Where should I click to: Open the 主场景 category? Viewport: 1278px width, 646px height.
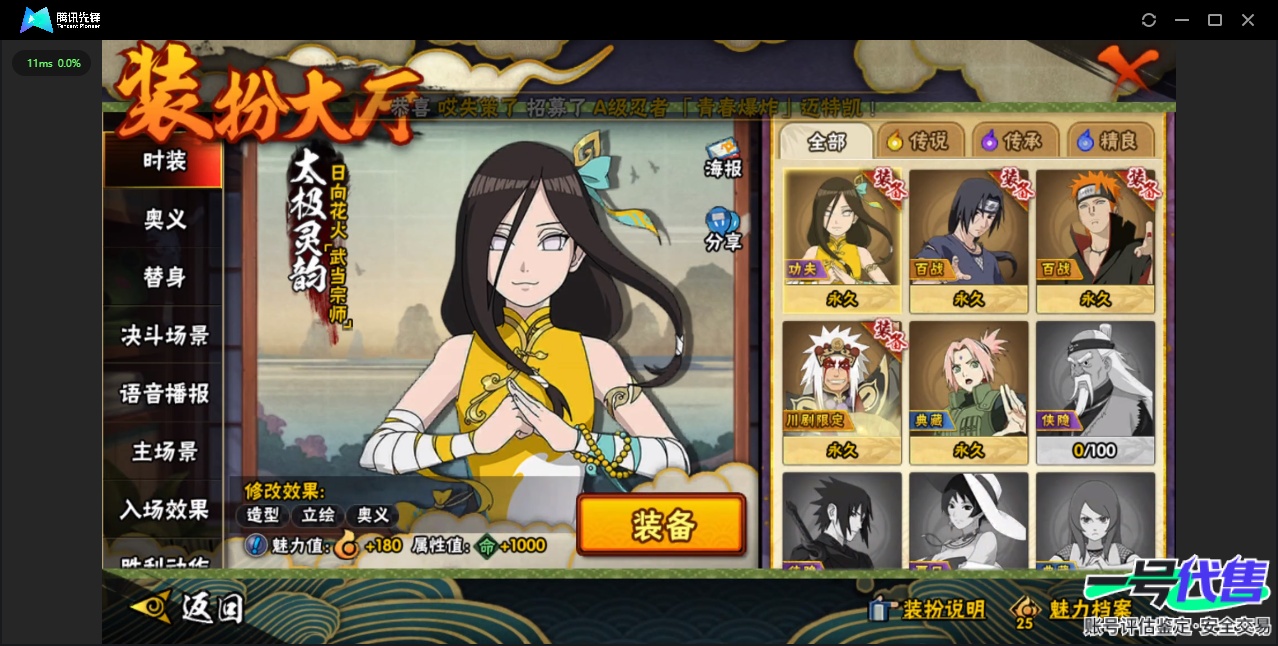(164, 451)
